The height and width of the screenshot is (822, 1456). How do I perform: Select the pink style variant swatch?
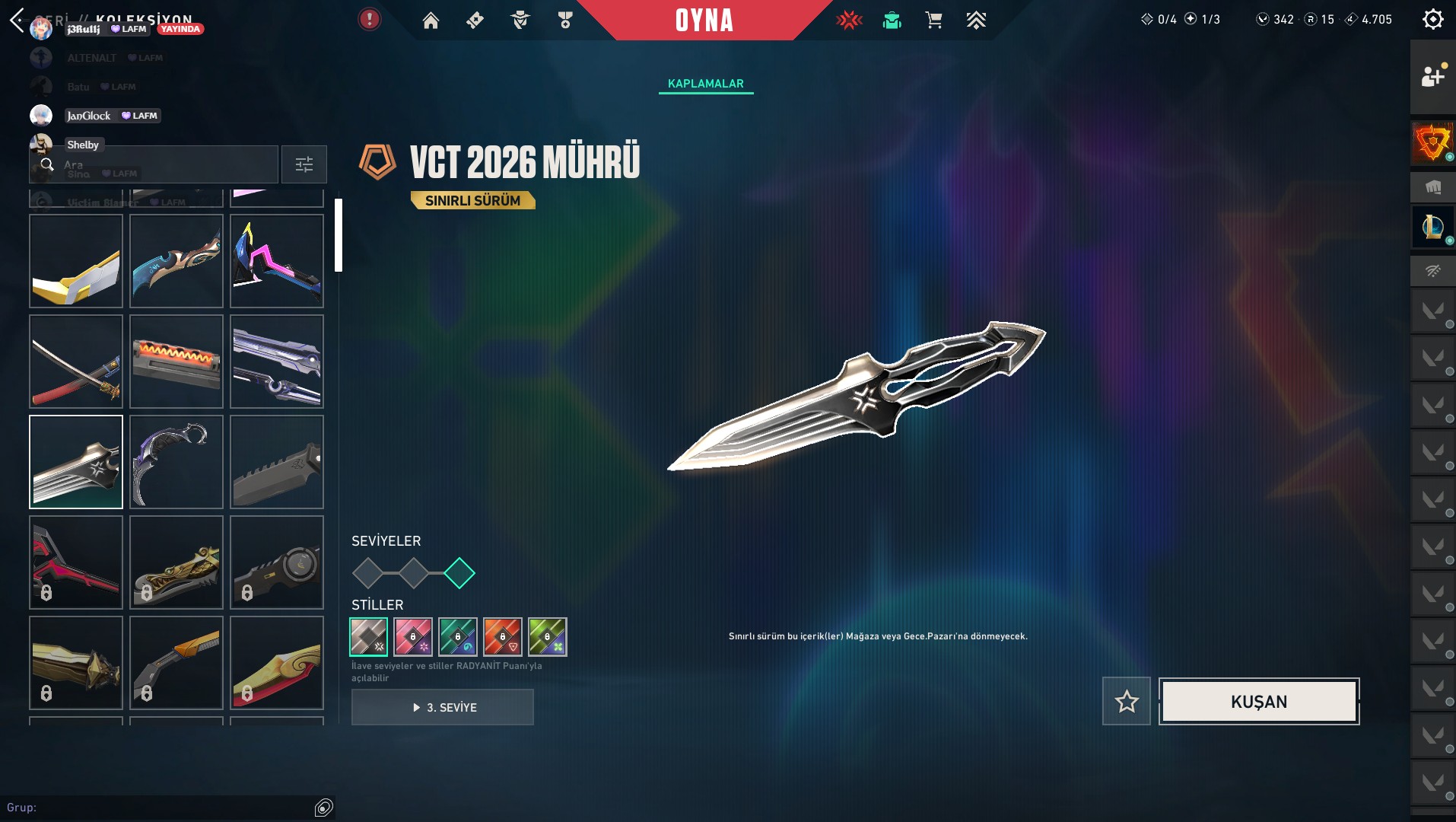[413, 637]
